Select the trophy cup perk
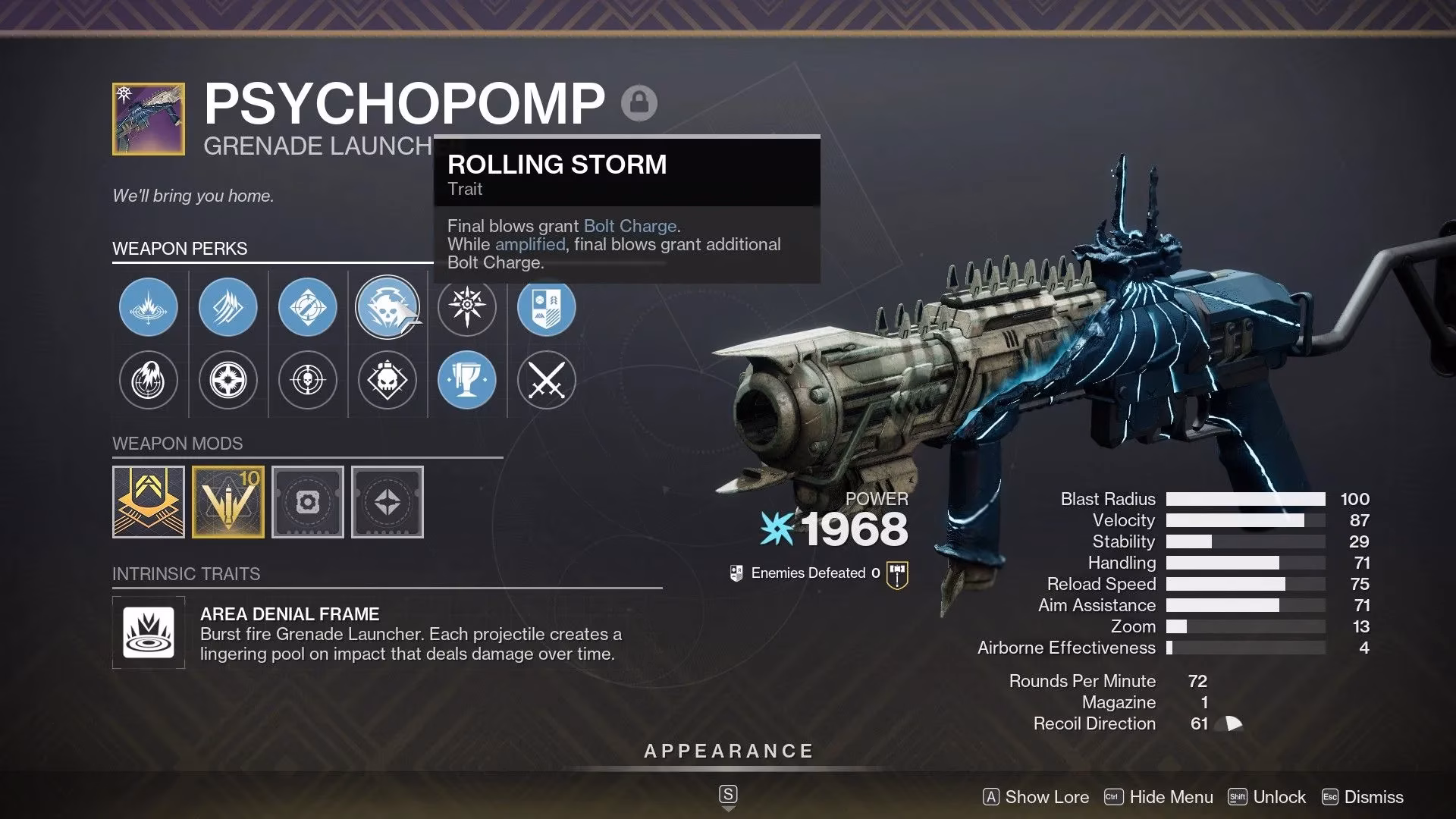 (x=466, y=380)
